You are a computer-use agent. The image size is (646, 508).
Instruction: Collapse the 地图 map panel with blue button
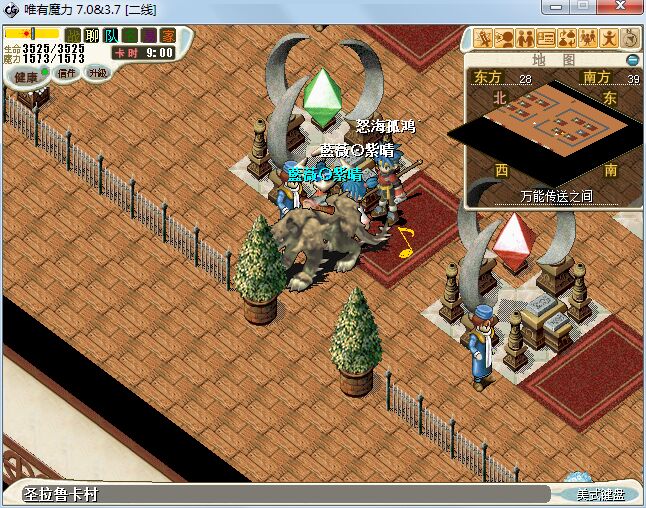pyautogui.click(x=632, y=60)
